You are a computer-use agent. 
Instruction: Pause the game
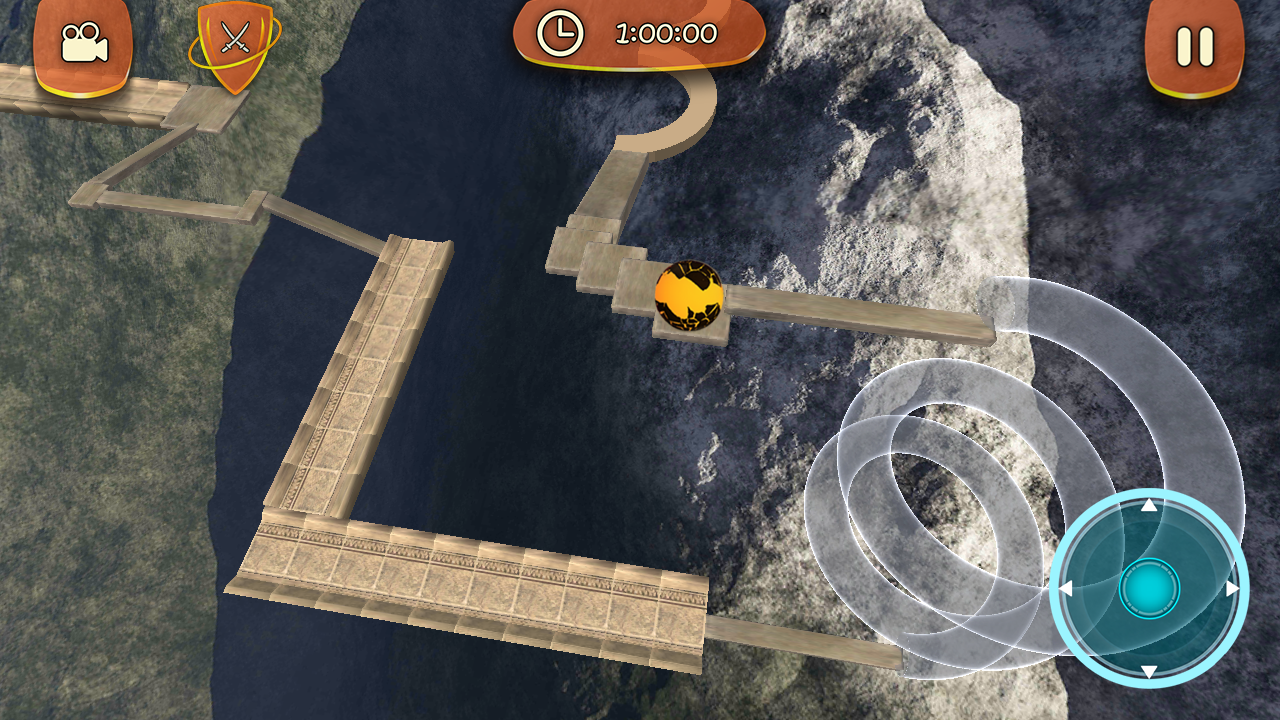(1194, 47)
